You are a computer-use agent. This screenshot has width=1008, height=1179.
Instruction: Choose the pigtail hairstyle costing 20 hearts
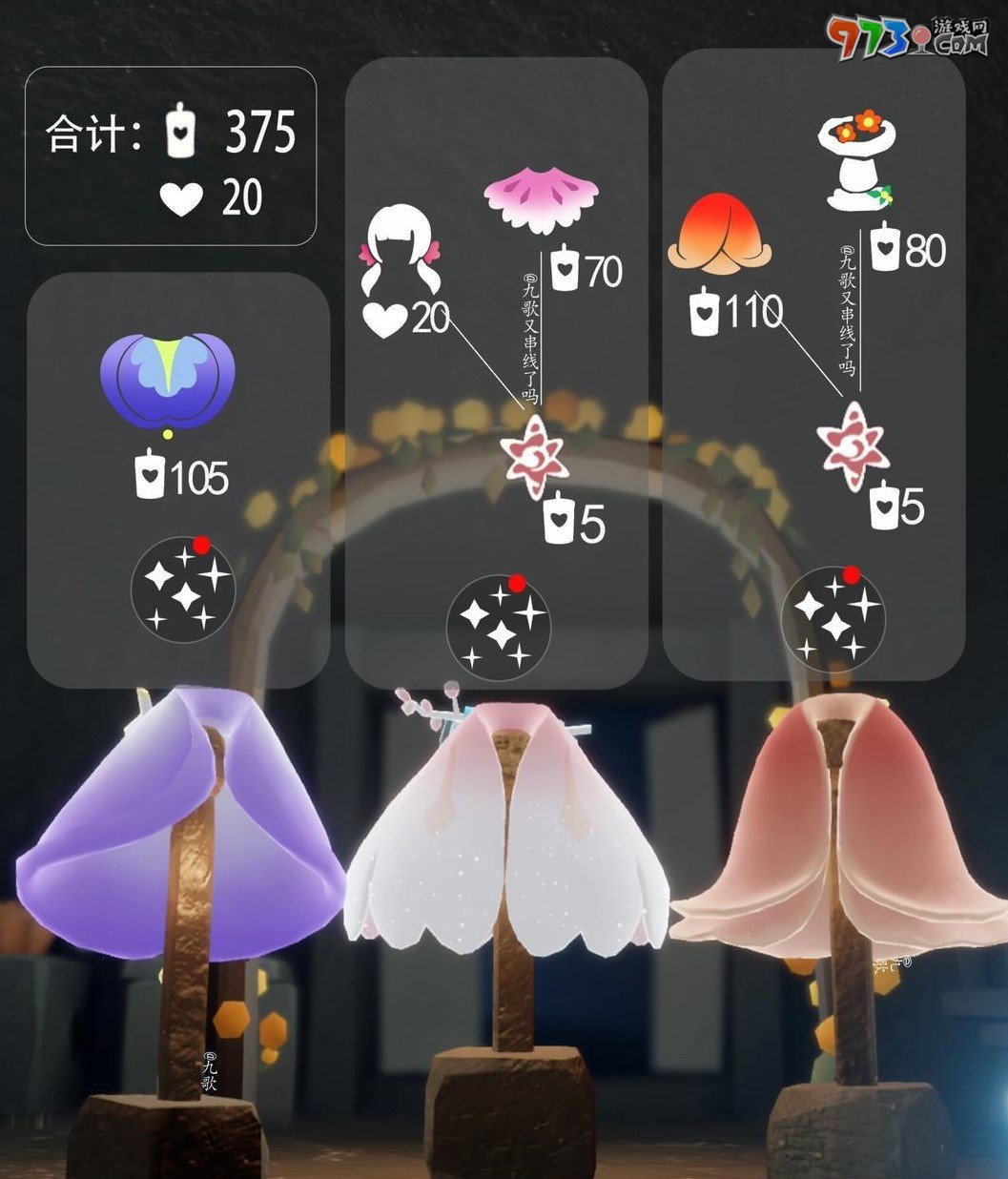(401, 252)
